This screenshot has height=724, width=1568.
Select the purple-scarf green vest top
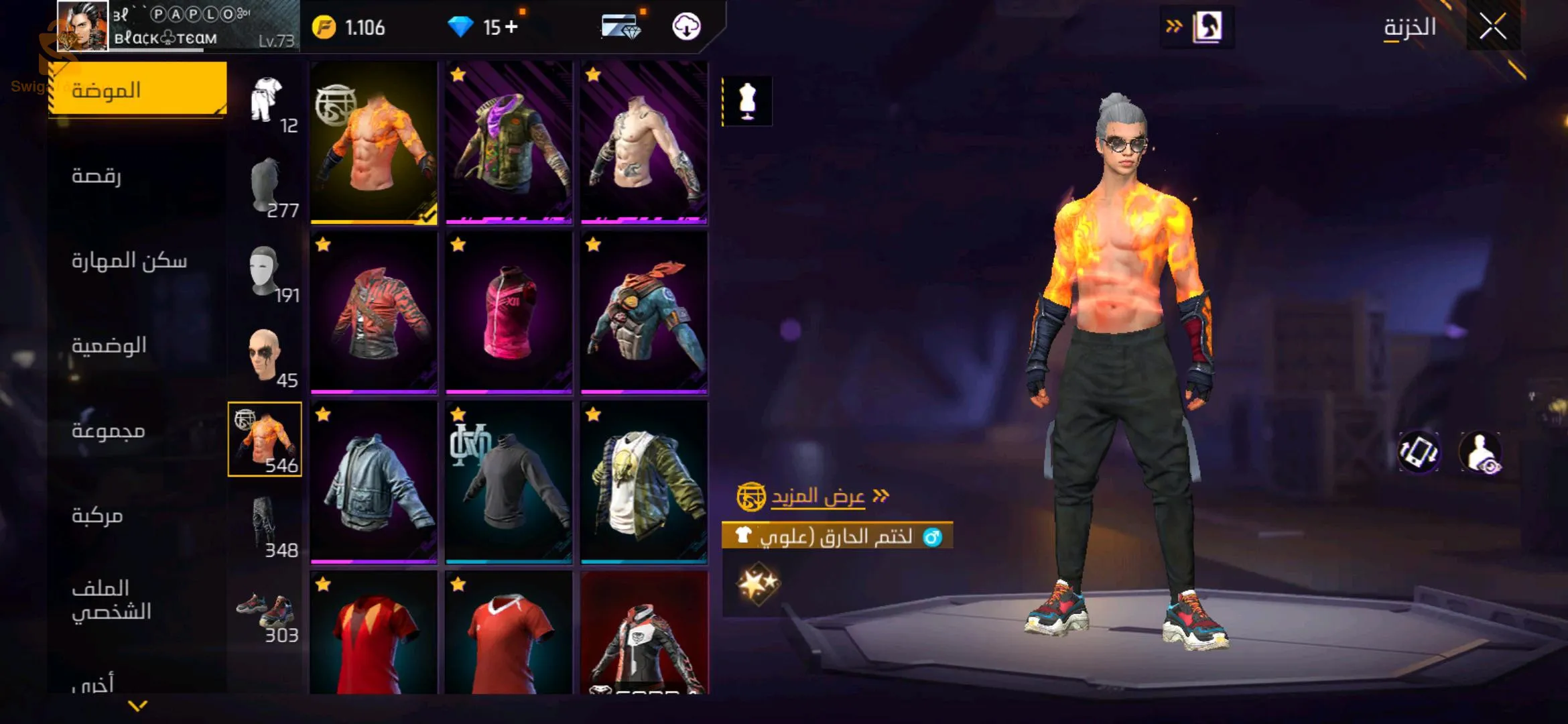(509, 142)
